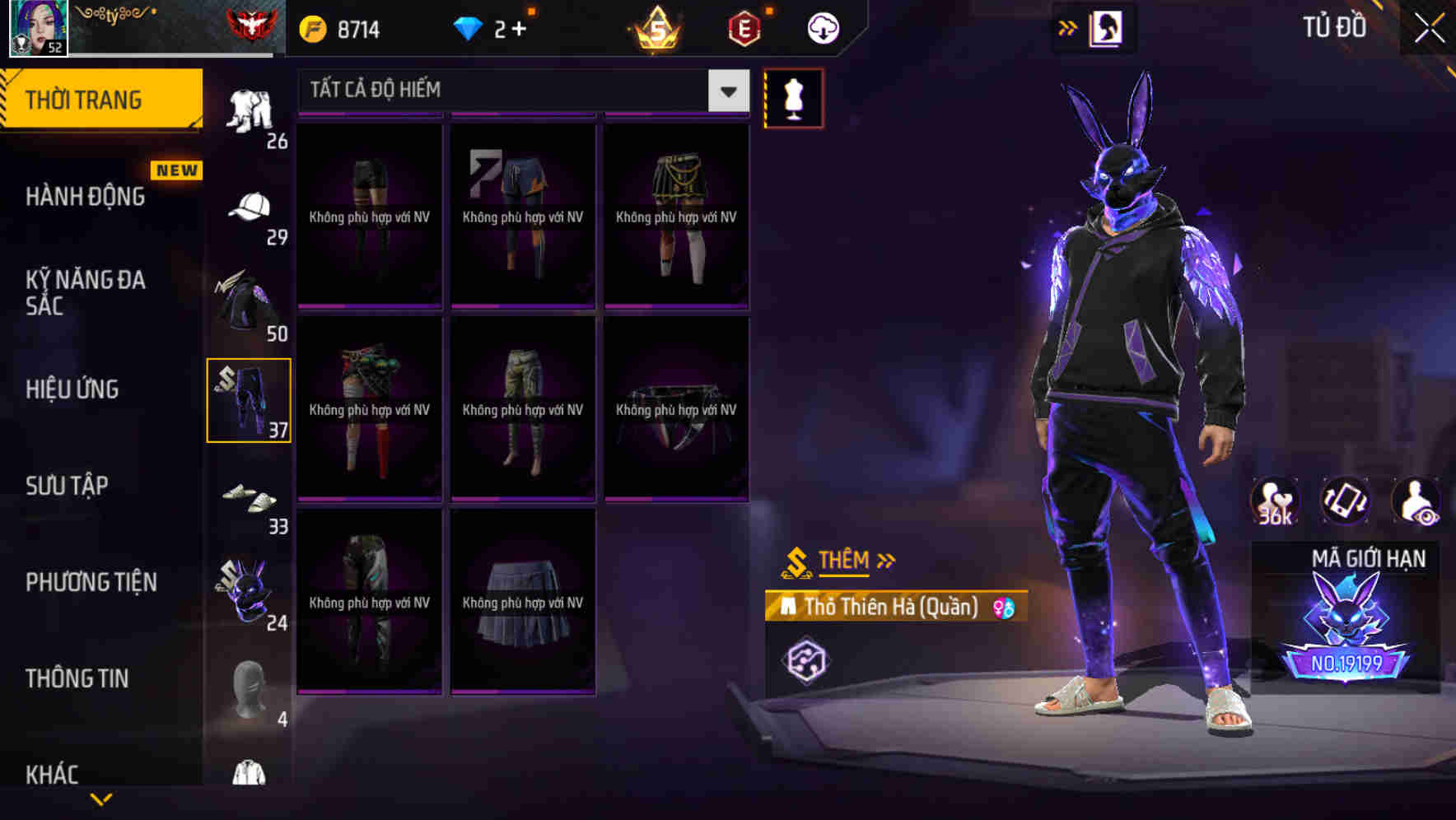1456x820 pixels.
Task: Open the SƯU TẬP menu section
Action: tap(68, 486)
